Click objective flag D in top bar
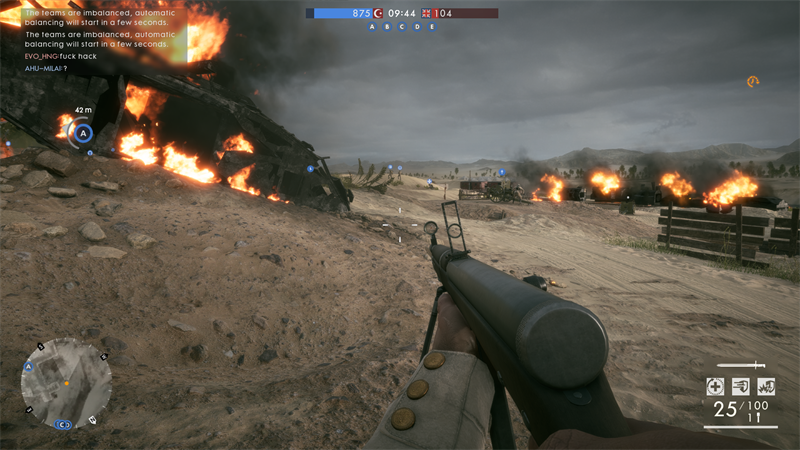This screenshot has height=450, width=800. 417,27
